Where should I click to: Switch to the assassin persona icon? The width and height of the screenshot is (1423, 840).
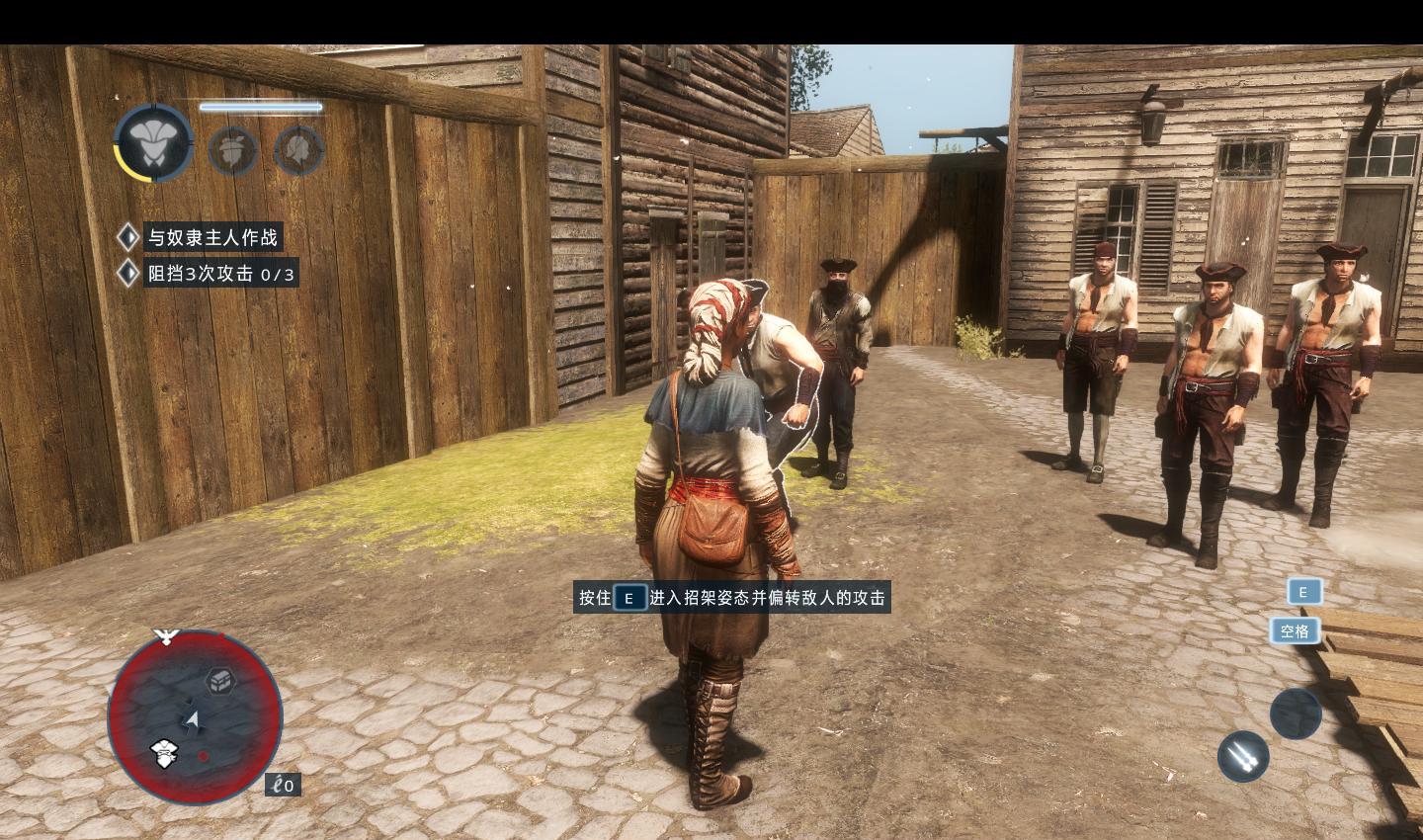233,149
